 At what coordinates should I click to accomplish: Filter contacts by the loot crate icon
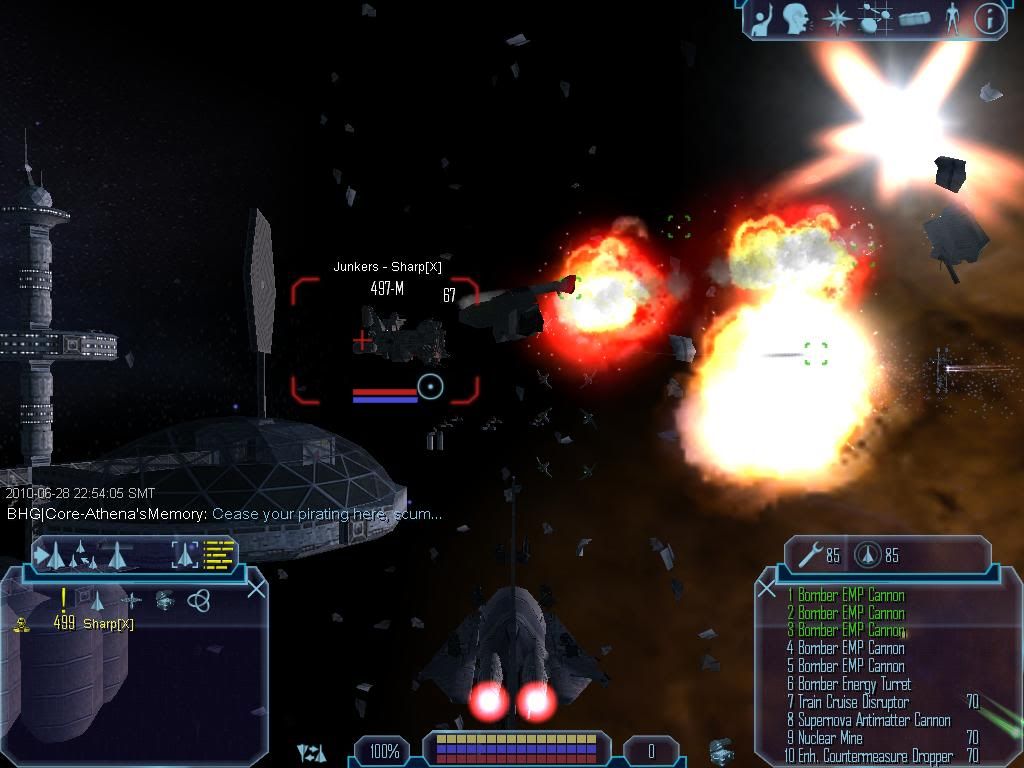tap(165, 600)
